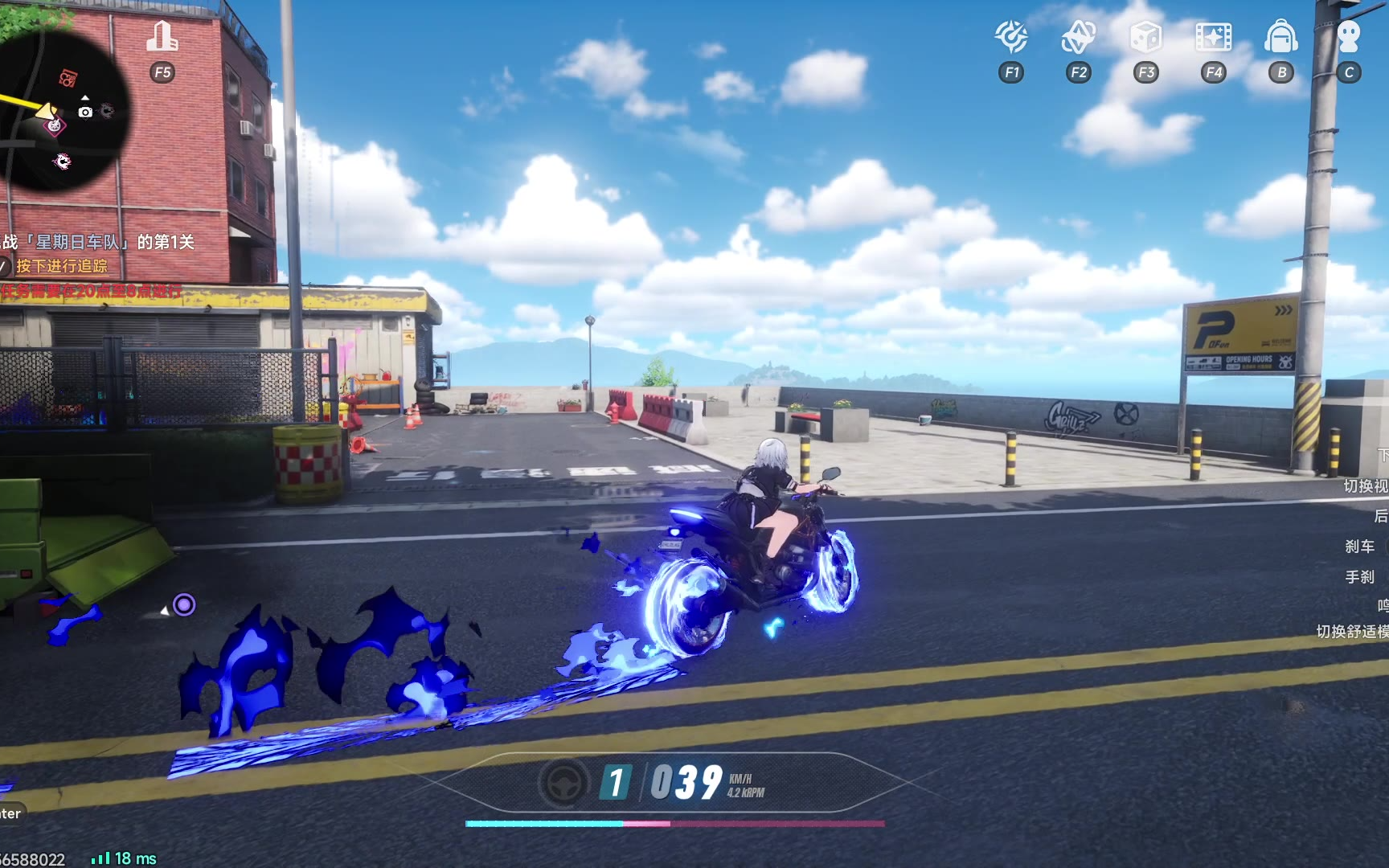Open the dice icon menu
Image resolution: width=1389 pixels, height=868 pixels.
[1145, 37]
